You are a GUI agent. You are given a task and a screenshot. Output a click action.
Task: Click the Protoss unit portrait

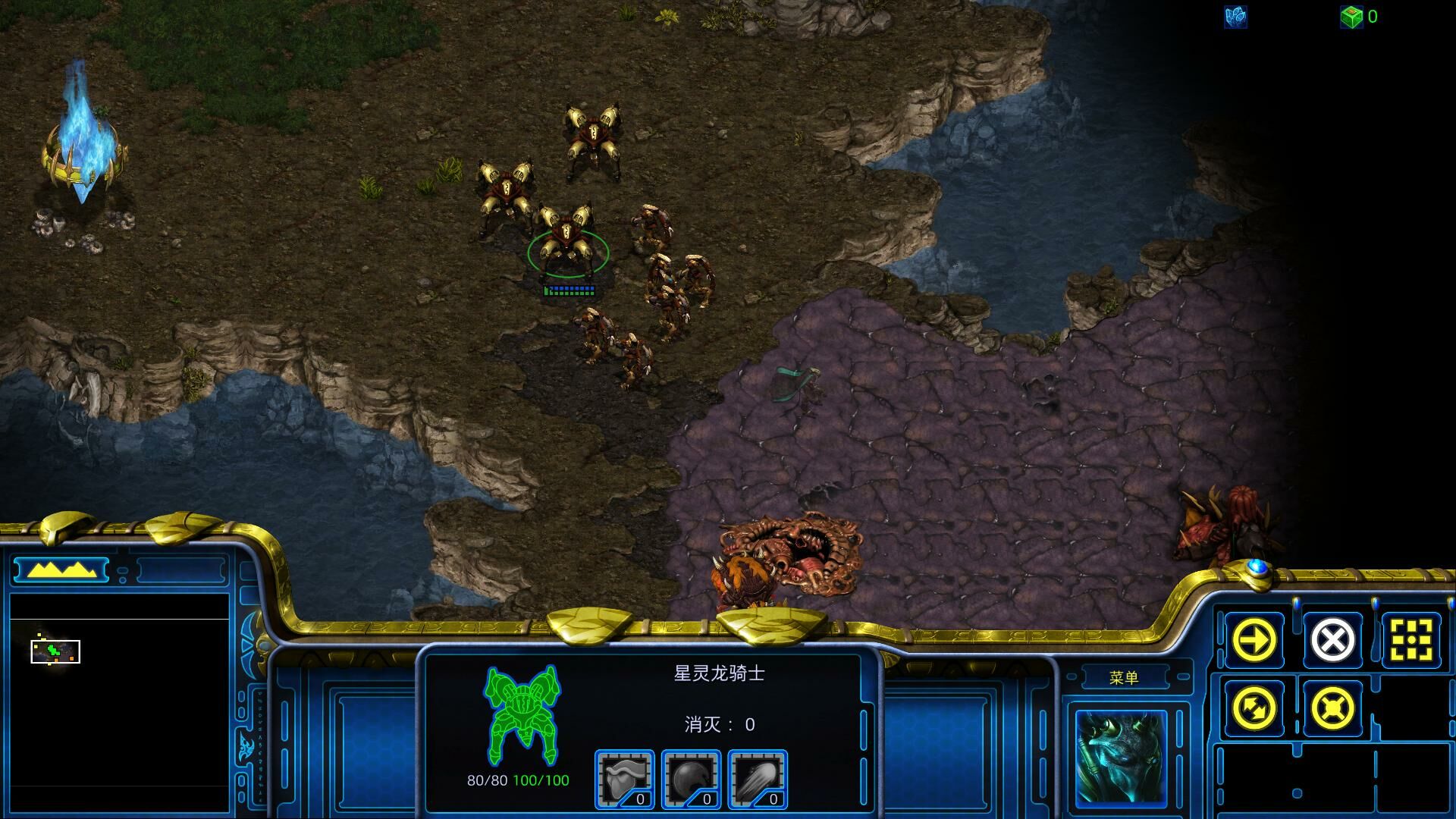click(x=1121, y=759)
